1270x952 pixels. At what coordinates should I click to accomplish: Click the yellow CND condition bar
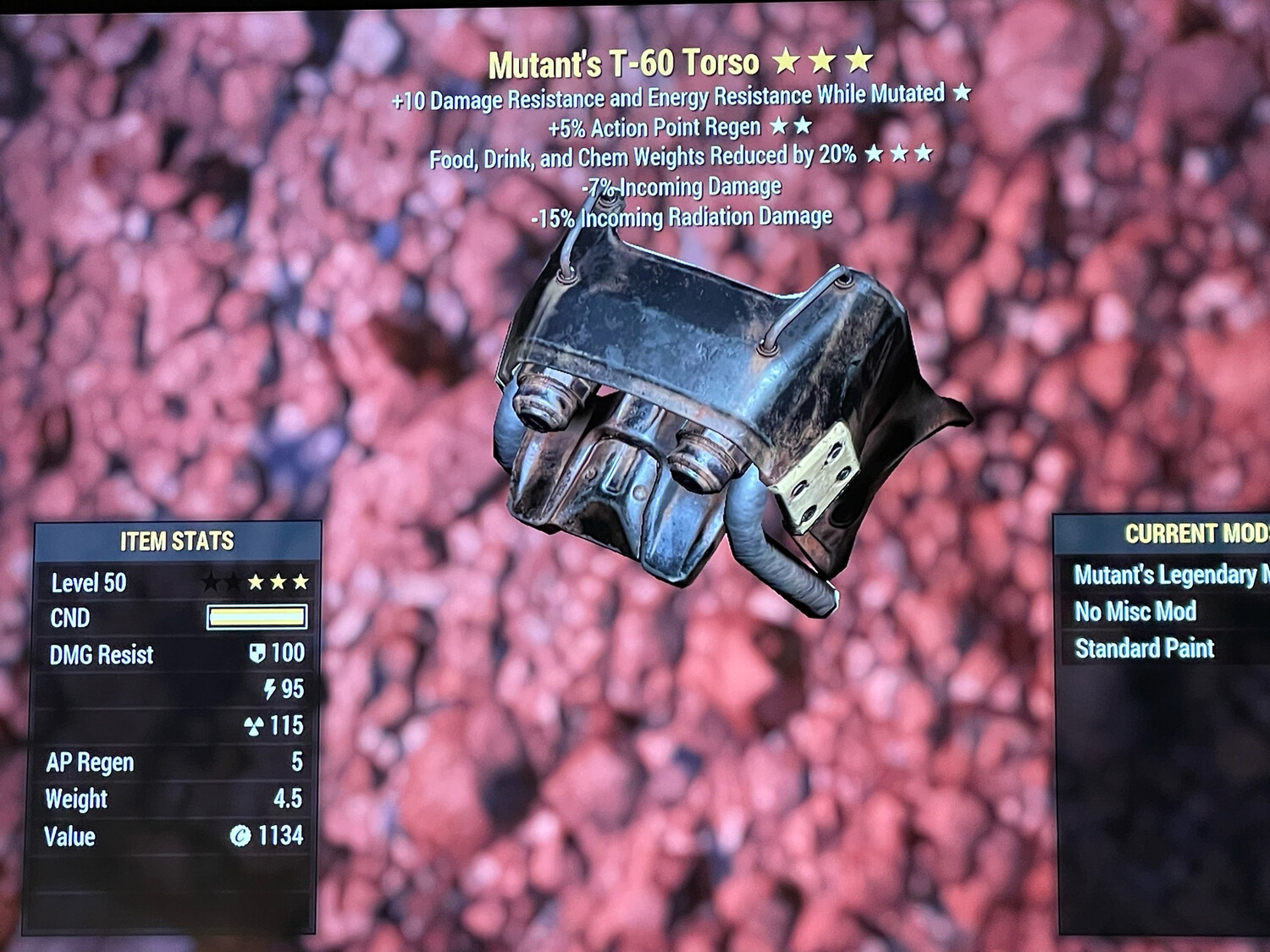[x=256, y=618]
